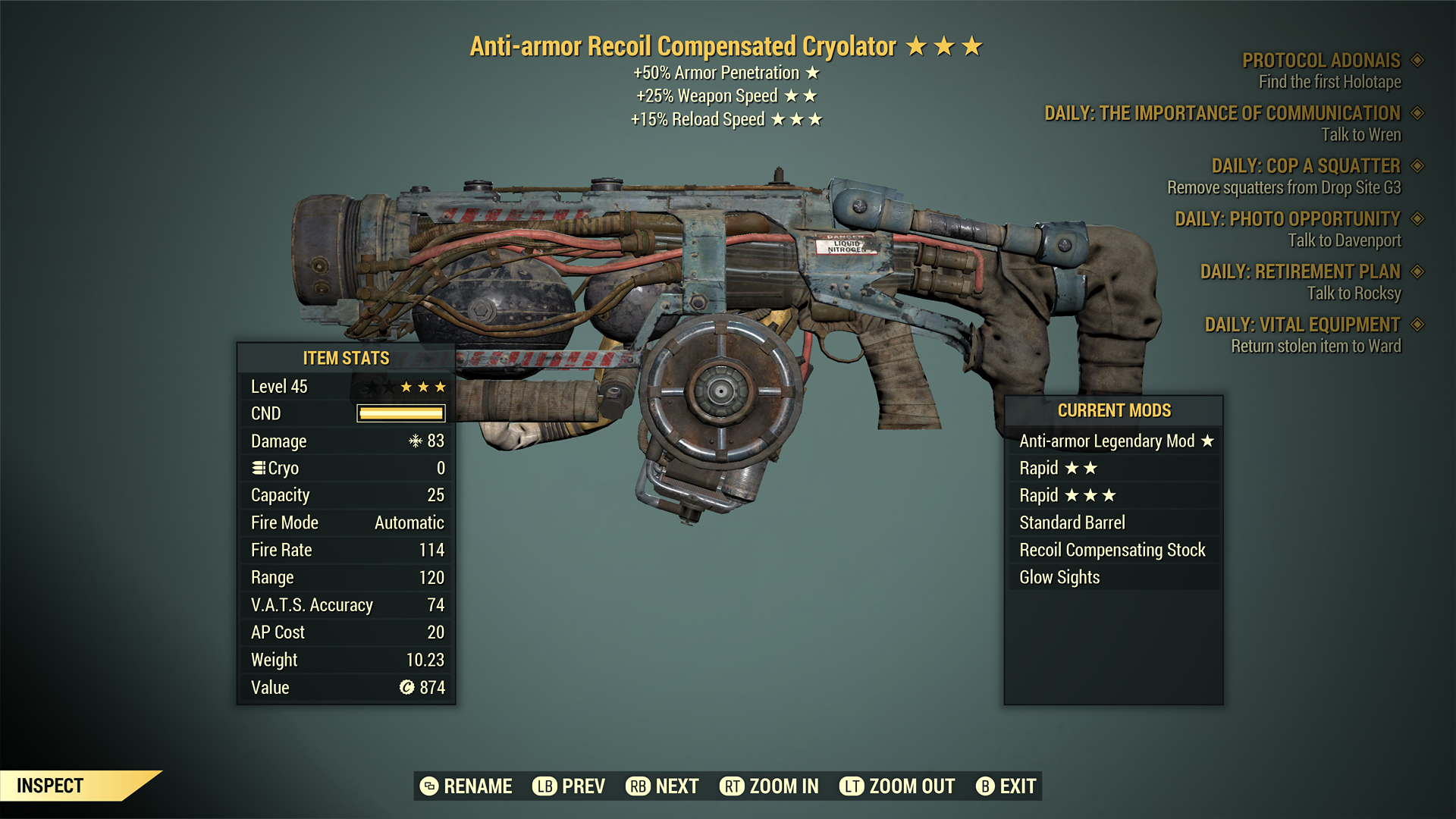The width and height of the screenshot is (1456, 819).
Task: Choose the Rename option for the weapon
Action: [466, 786]
